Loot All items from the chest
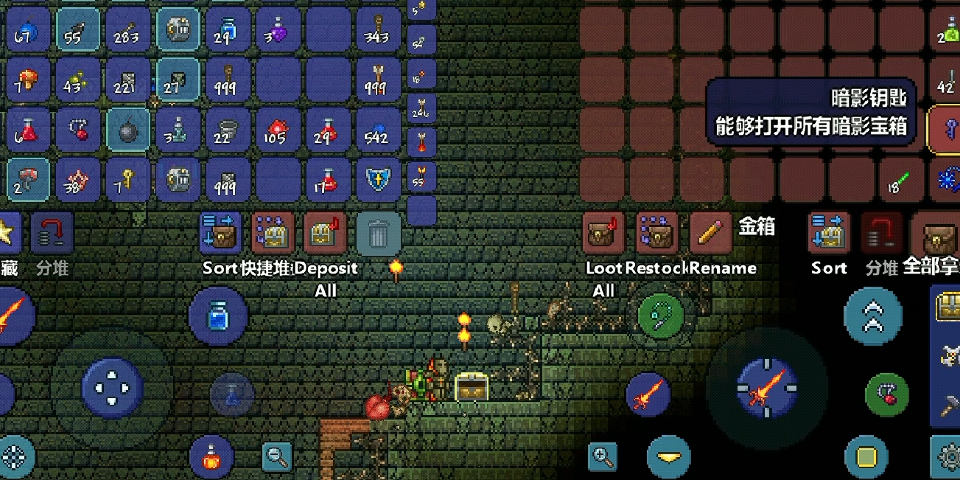The image size is (960, 480). [x=603, y=234]
